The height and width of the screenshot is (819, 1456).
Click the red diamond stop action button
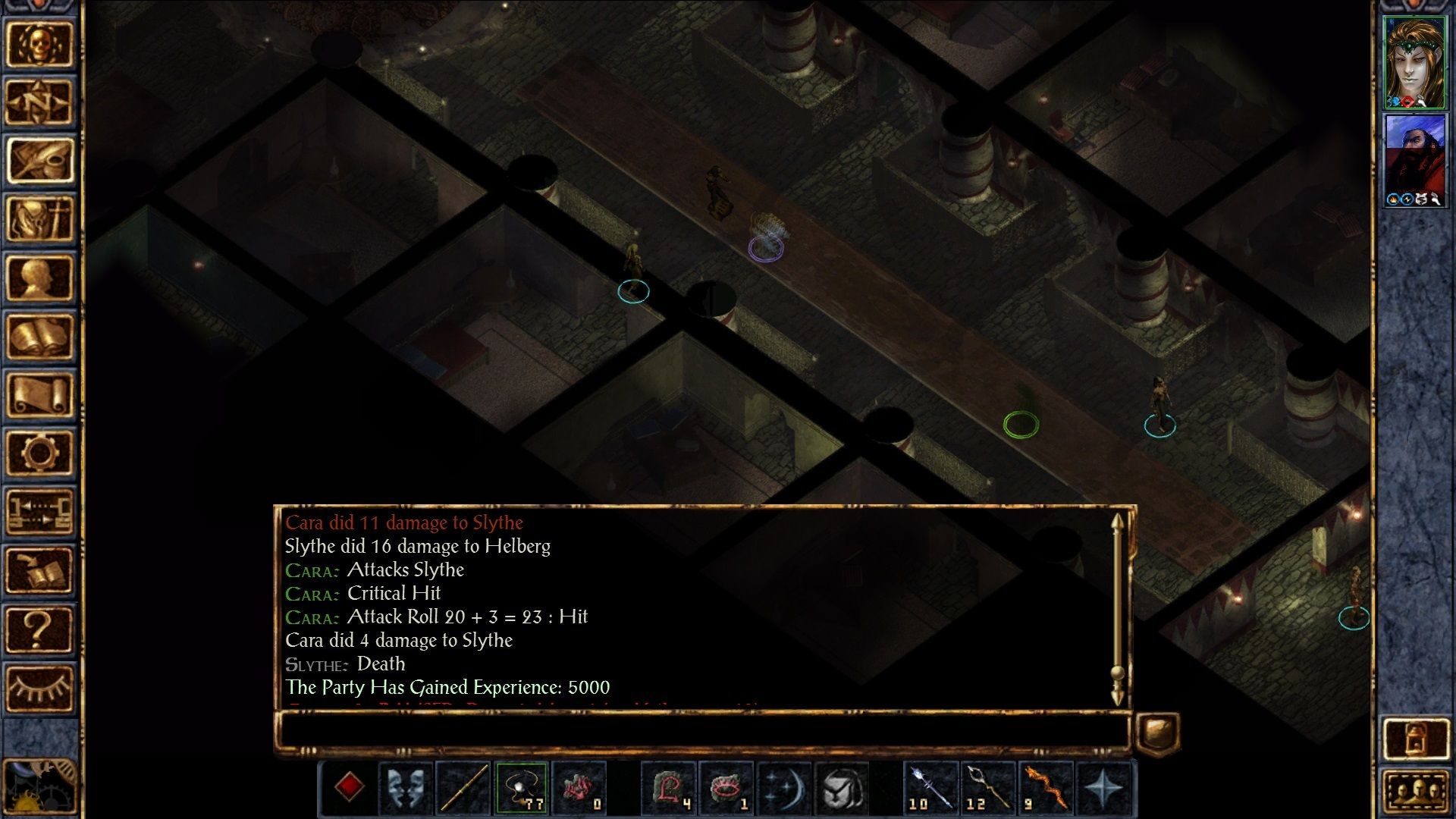pos(349,787)
